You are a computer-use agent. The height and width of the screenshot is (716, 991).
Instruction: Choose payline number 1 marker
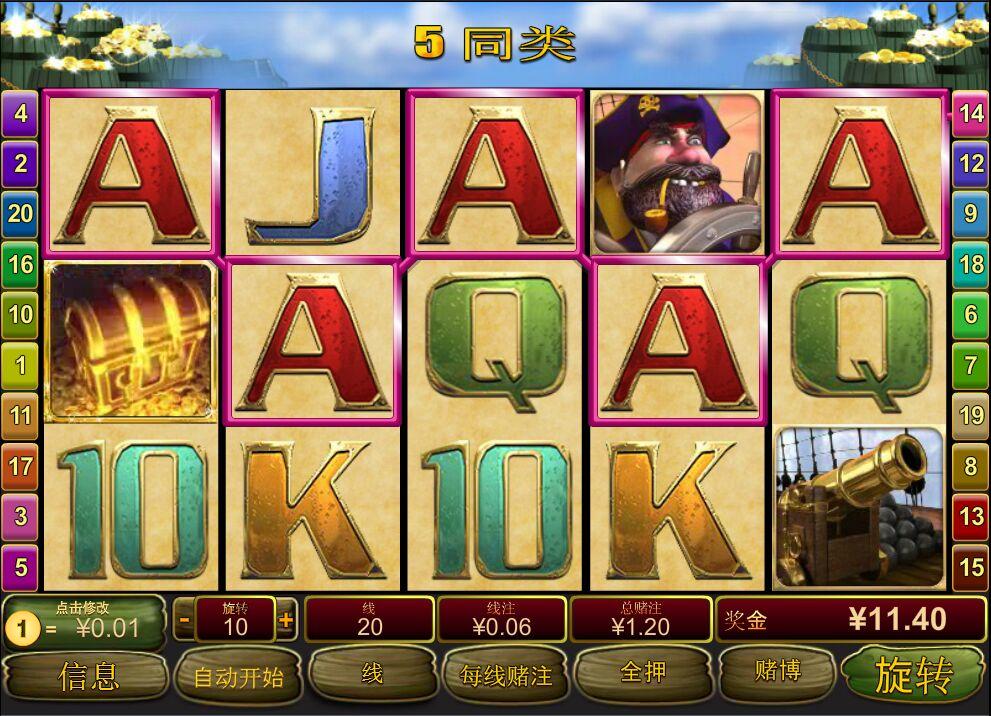(20, 364)
